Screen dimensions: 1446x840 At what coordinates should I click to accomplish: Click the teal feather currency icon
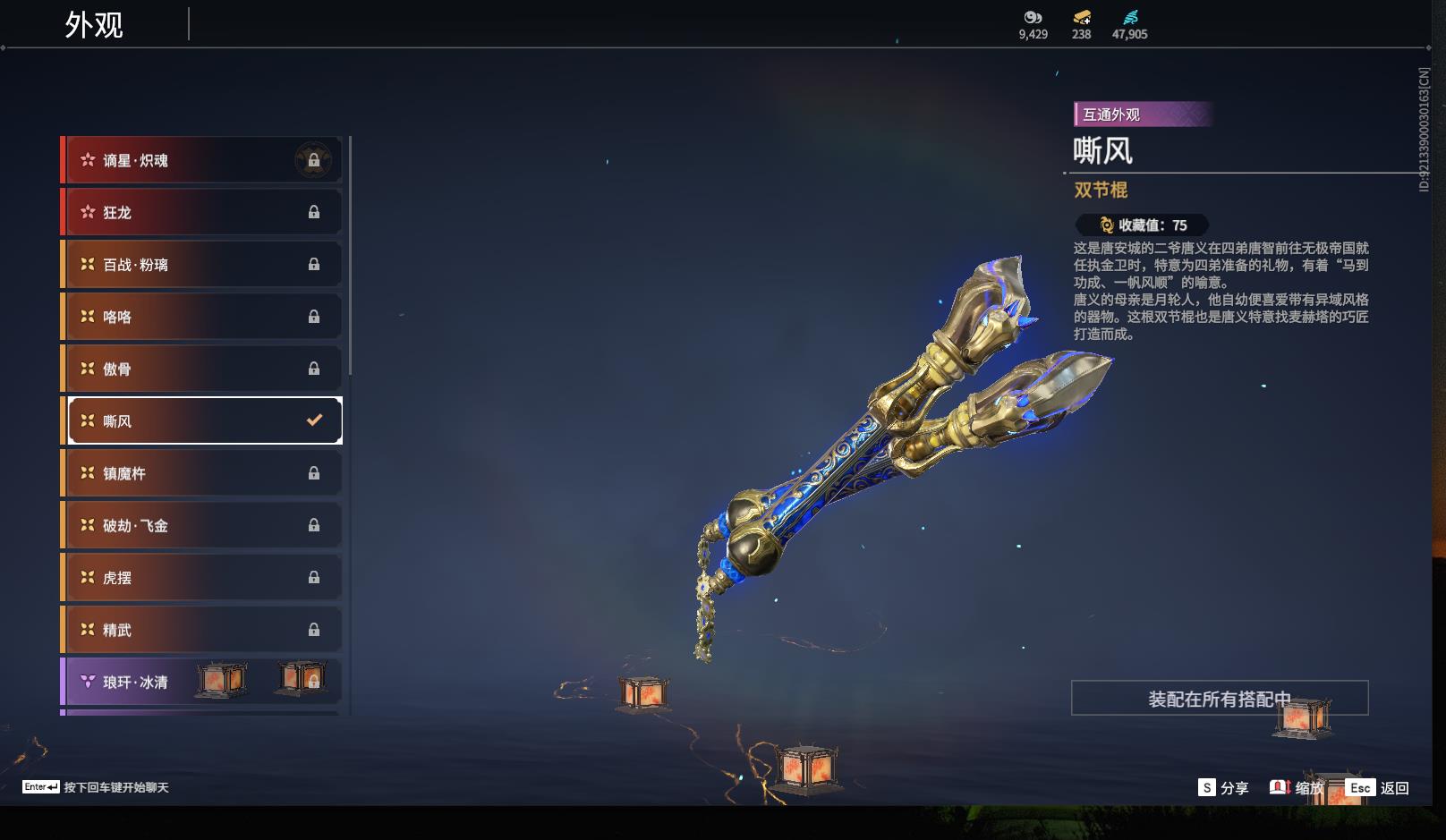click(x=1130, y=17)
